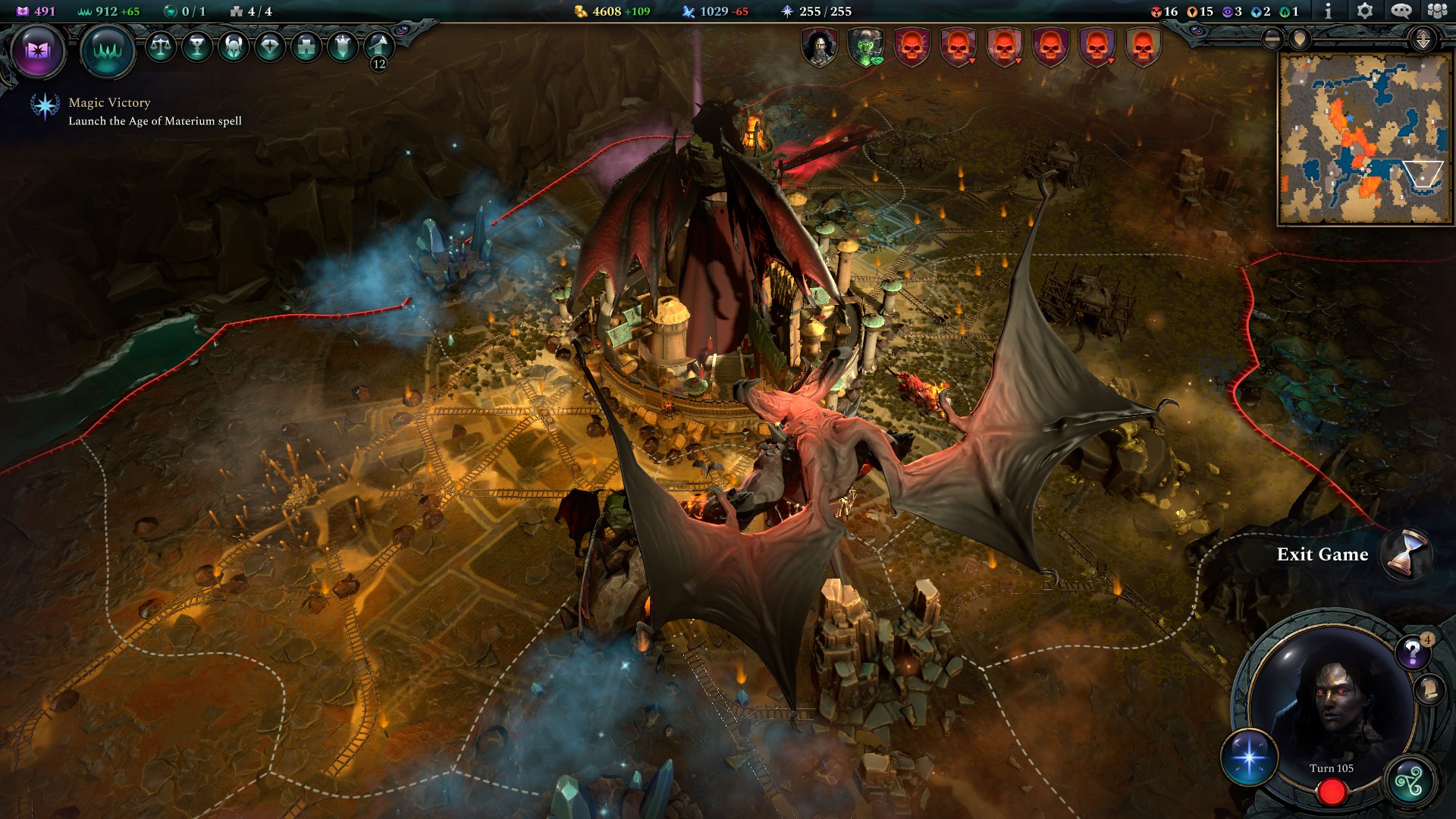This screenshot has width=1456, height=819.
Task: Open the winged helmet heroes panel
Action: pyautogui.click(x=234, y=47)
